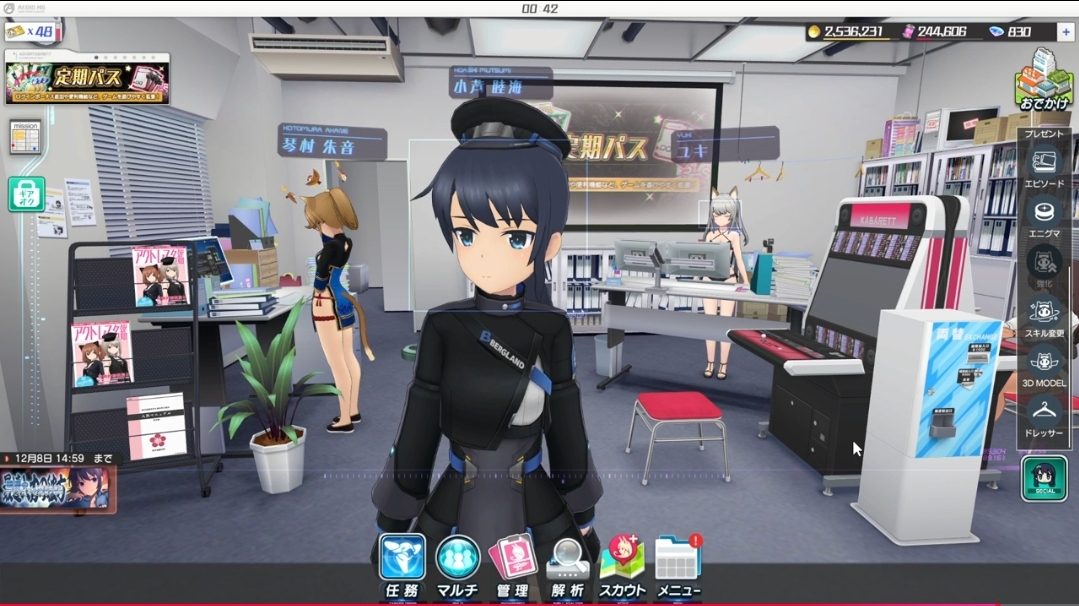Select the 強化 enhancement icon
The width and height of the screenshot is (1079, 606).
tap(1044, 264)
